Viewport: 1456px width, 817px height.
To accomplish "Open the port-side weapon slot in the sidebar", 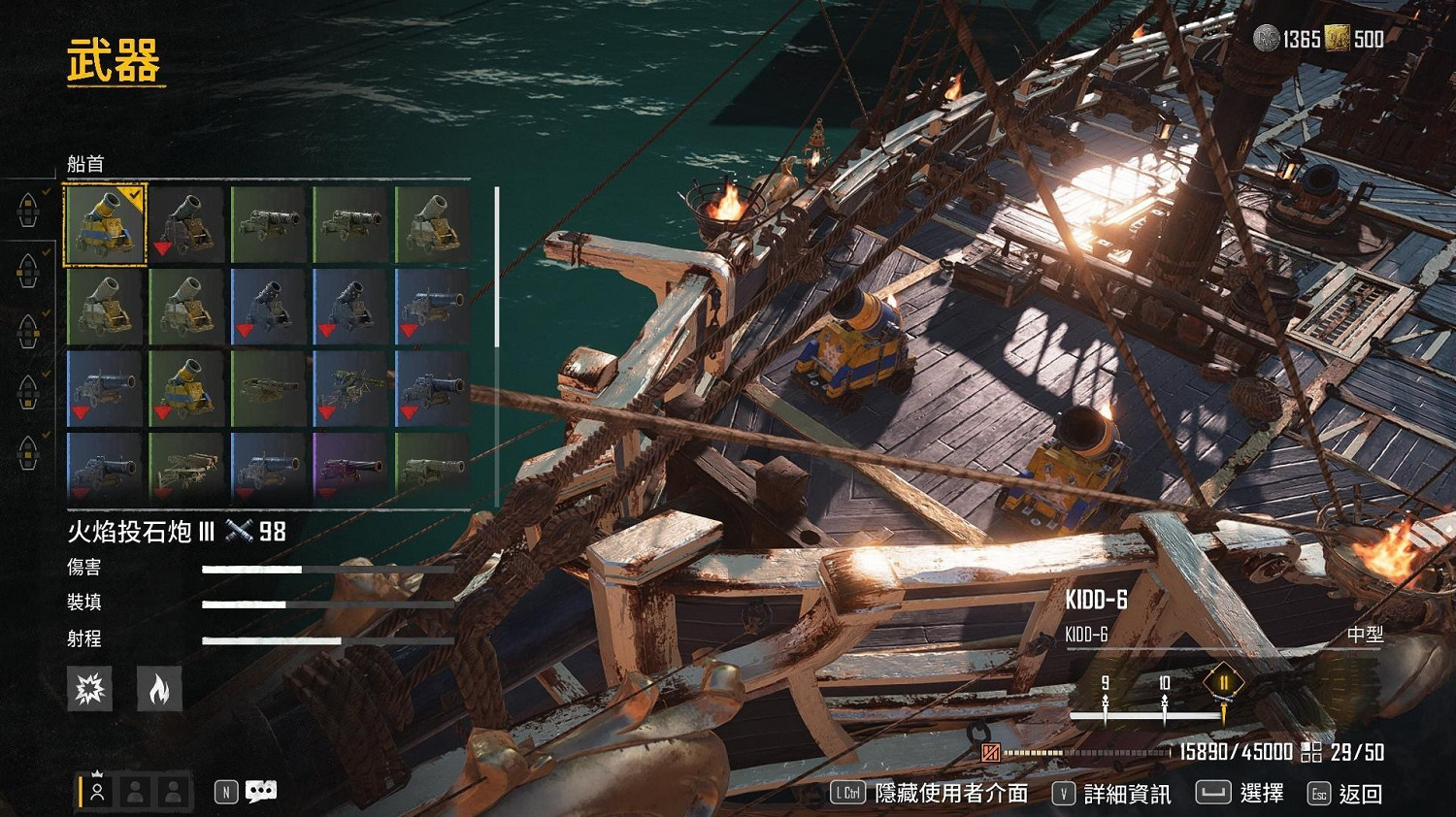I will click(27, 273).
